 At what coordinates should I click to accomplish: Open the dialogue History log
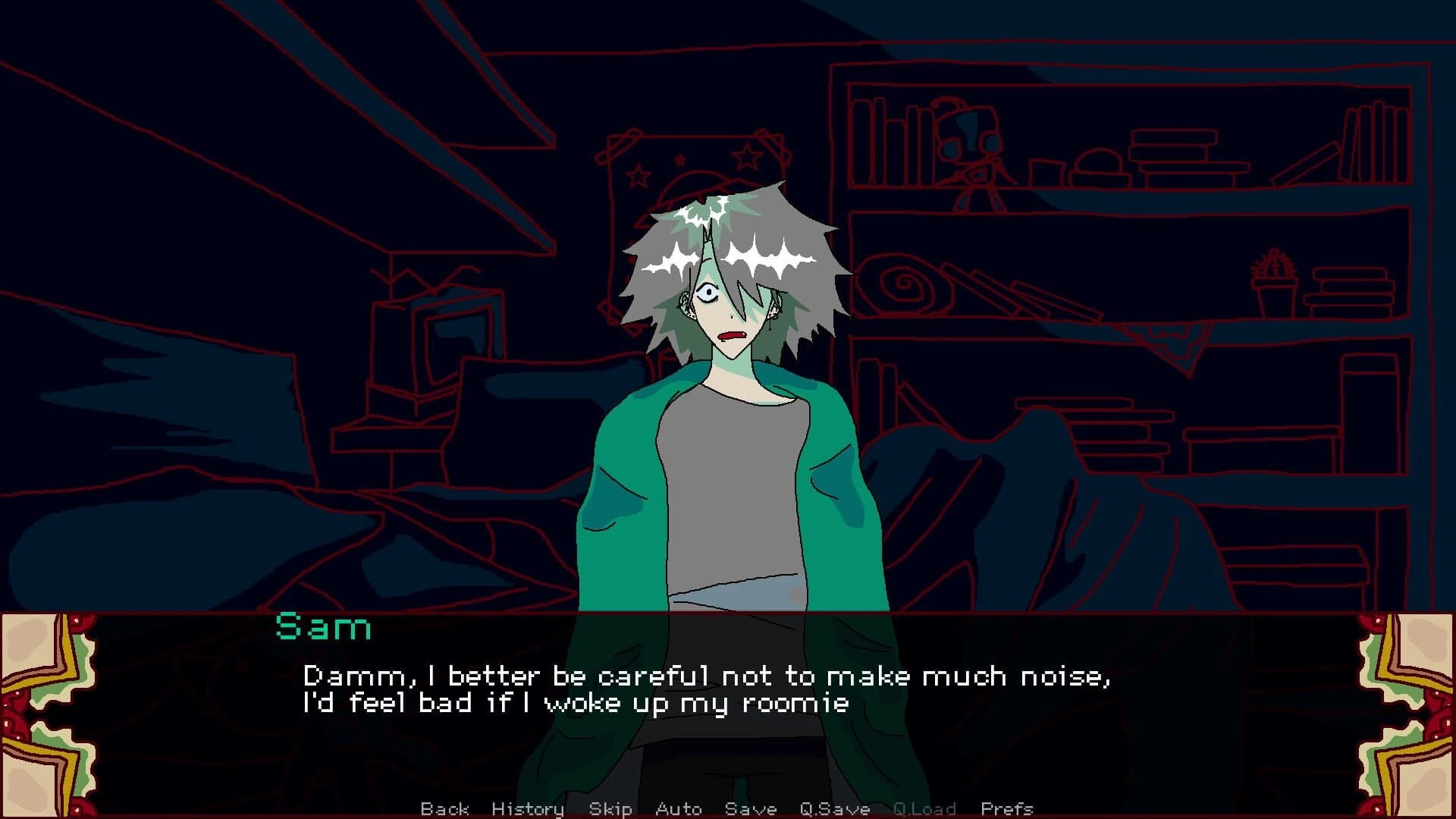pyautogui.click(x=527, y=808)
